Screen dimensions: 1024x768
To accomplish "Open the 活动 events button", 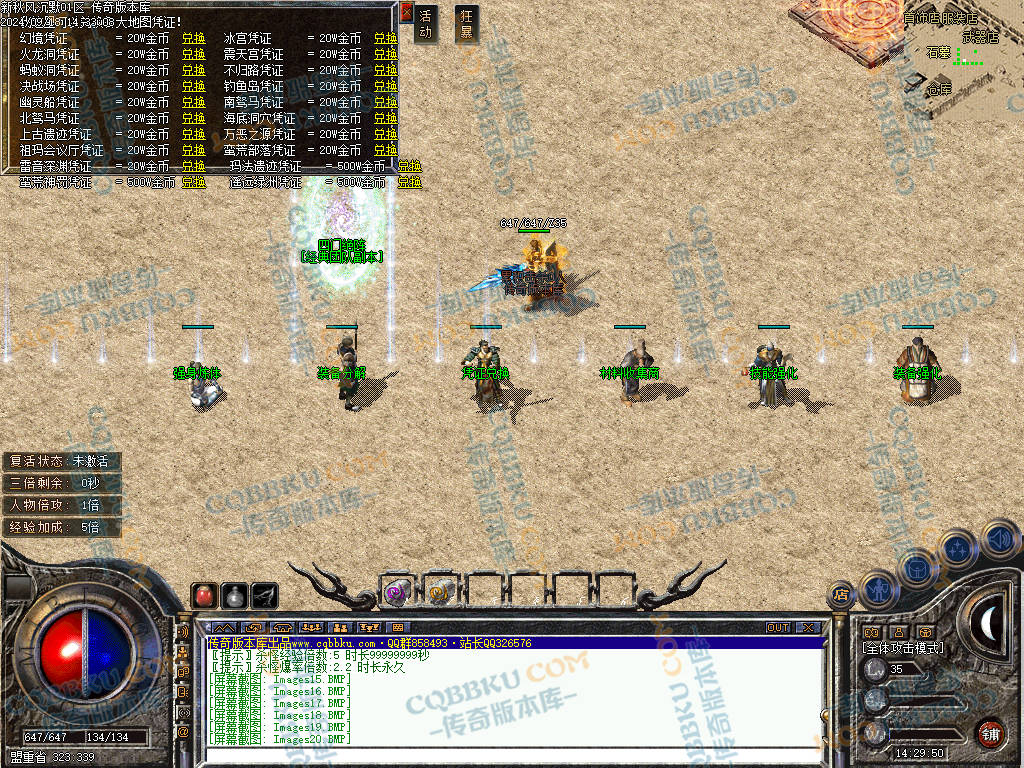I will pyautogui.click(x=426, y=24).
